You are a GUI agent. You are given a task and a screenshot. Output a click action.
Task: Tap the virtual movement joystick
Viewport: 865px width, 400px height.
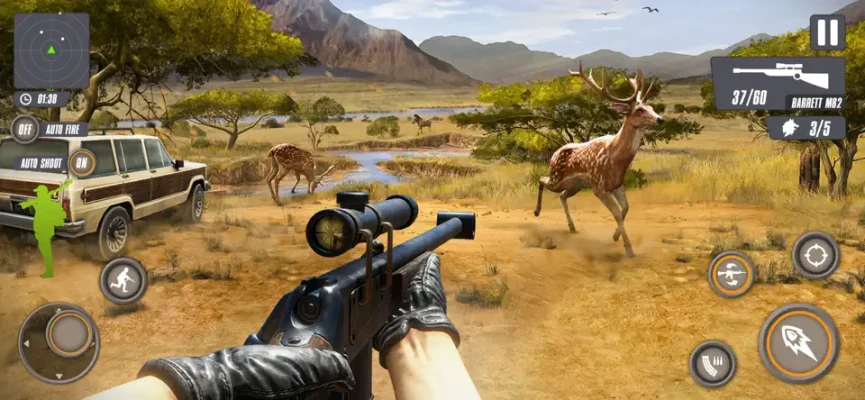point(60,342)
